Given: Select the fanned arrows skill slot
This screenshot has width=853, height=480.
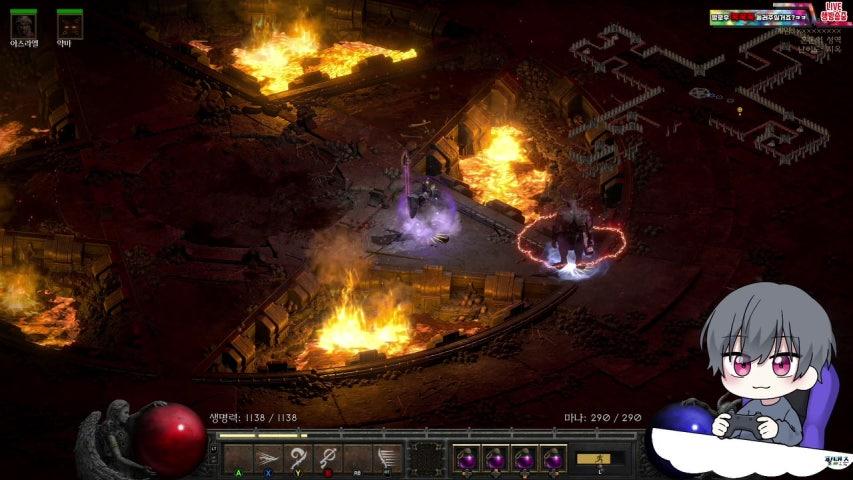Looking at the screenshot, I should [x=387, y=458].
